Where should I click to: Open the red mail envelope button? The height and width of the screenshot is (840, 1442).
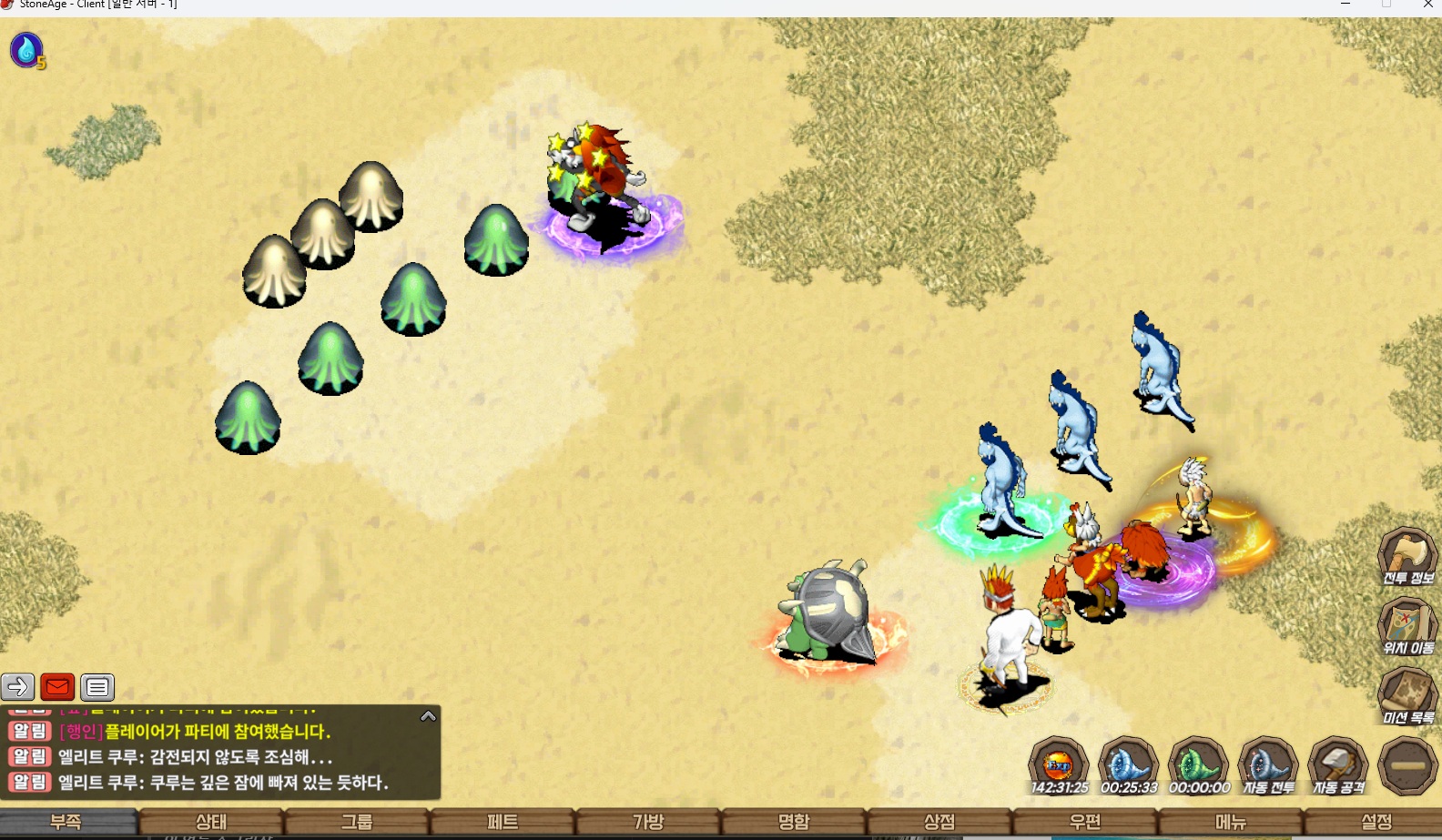pyautogui.click(x=57, y=687)
